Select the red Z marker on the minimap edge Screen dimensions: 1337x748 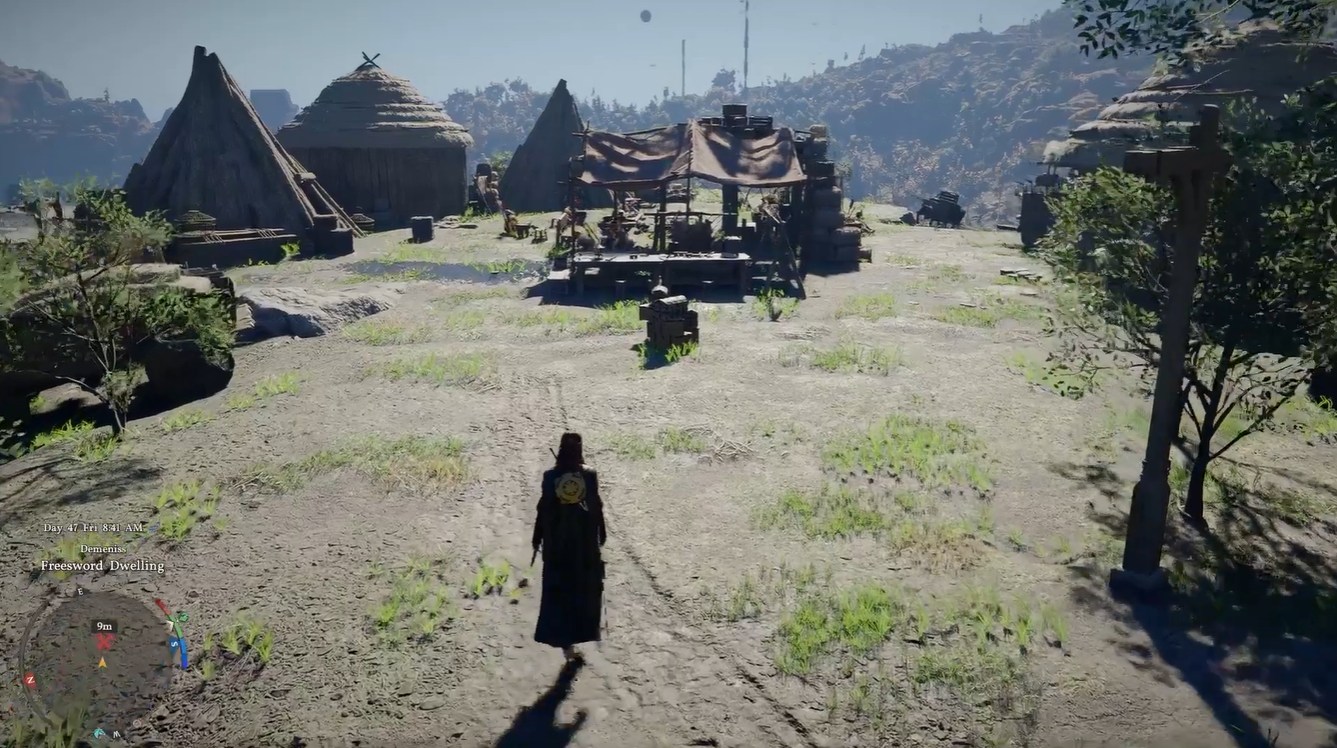[30, 679]
